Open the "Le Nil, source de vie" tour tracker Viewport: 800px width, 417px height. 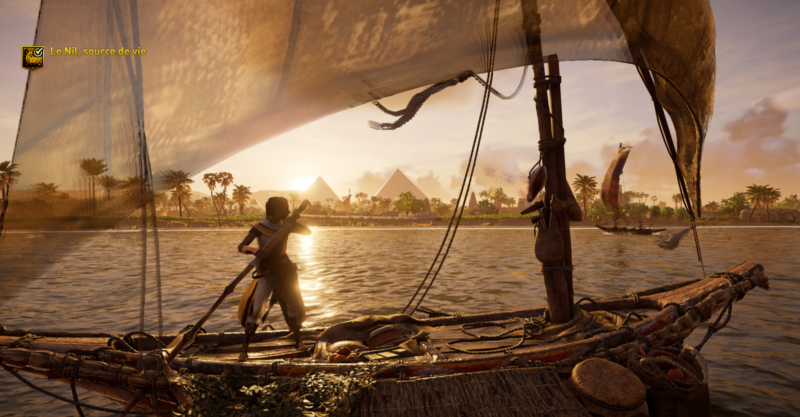97,51
